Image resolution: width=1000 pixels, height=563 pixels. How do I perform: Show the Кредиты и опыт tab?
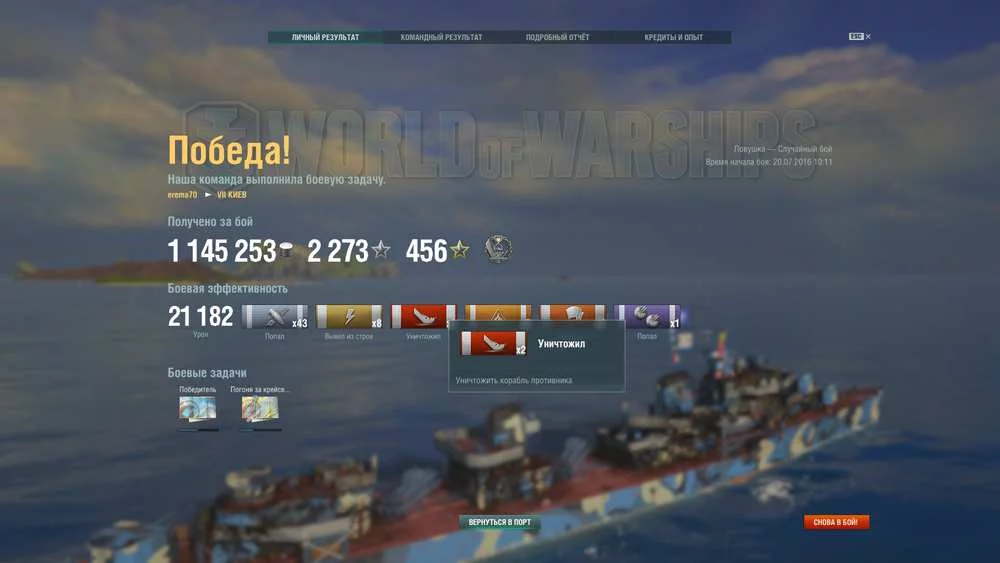[673, 38]
